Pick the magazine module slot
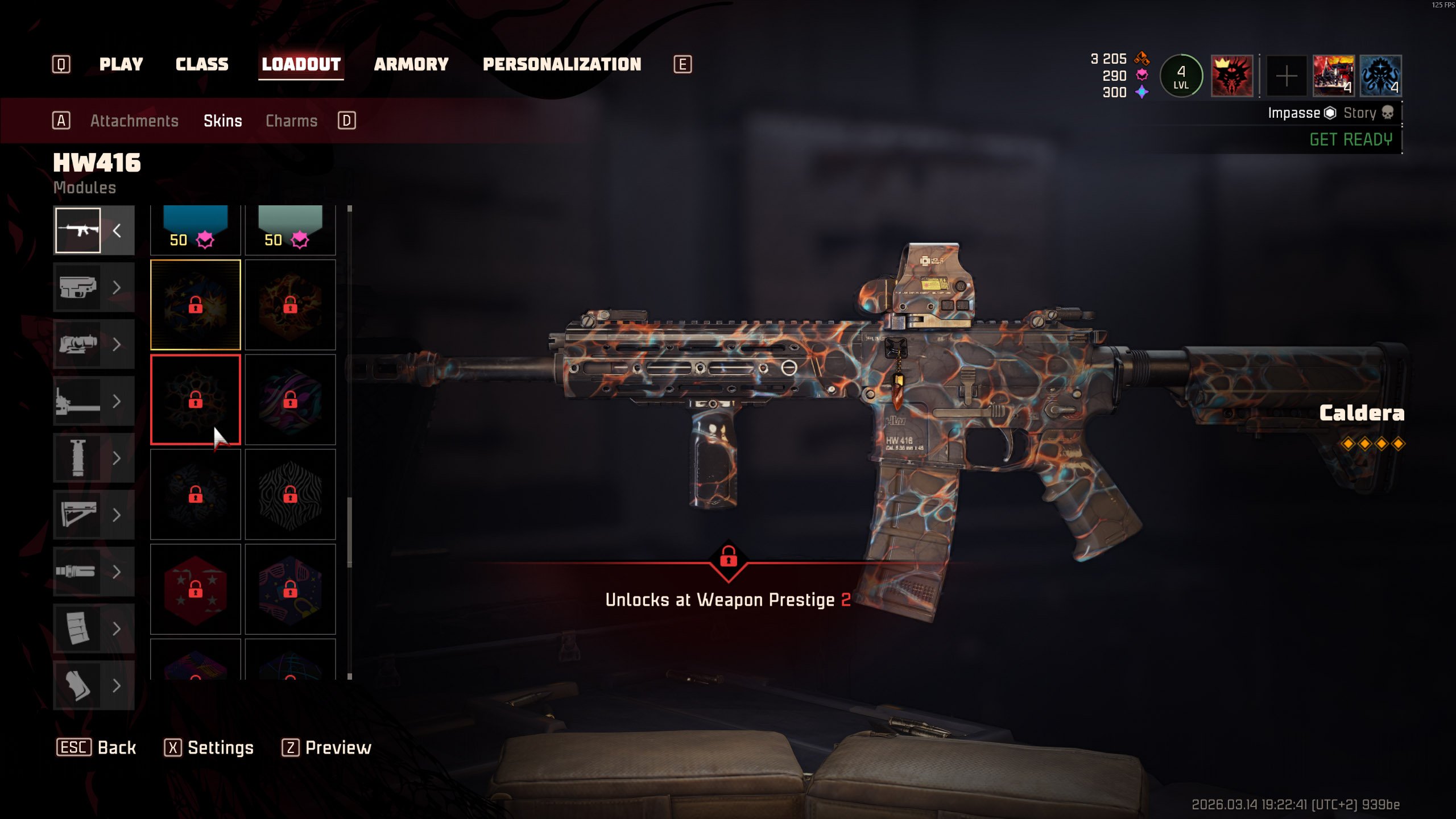This screenshot has height=819, width=1456. [78, 628]
